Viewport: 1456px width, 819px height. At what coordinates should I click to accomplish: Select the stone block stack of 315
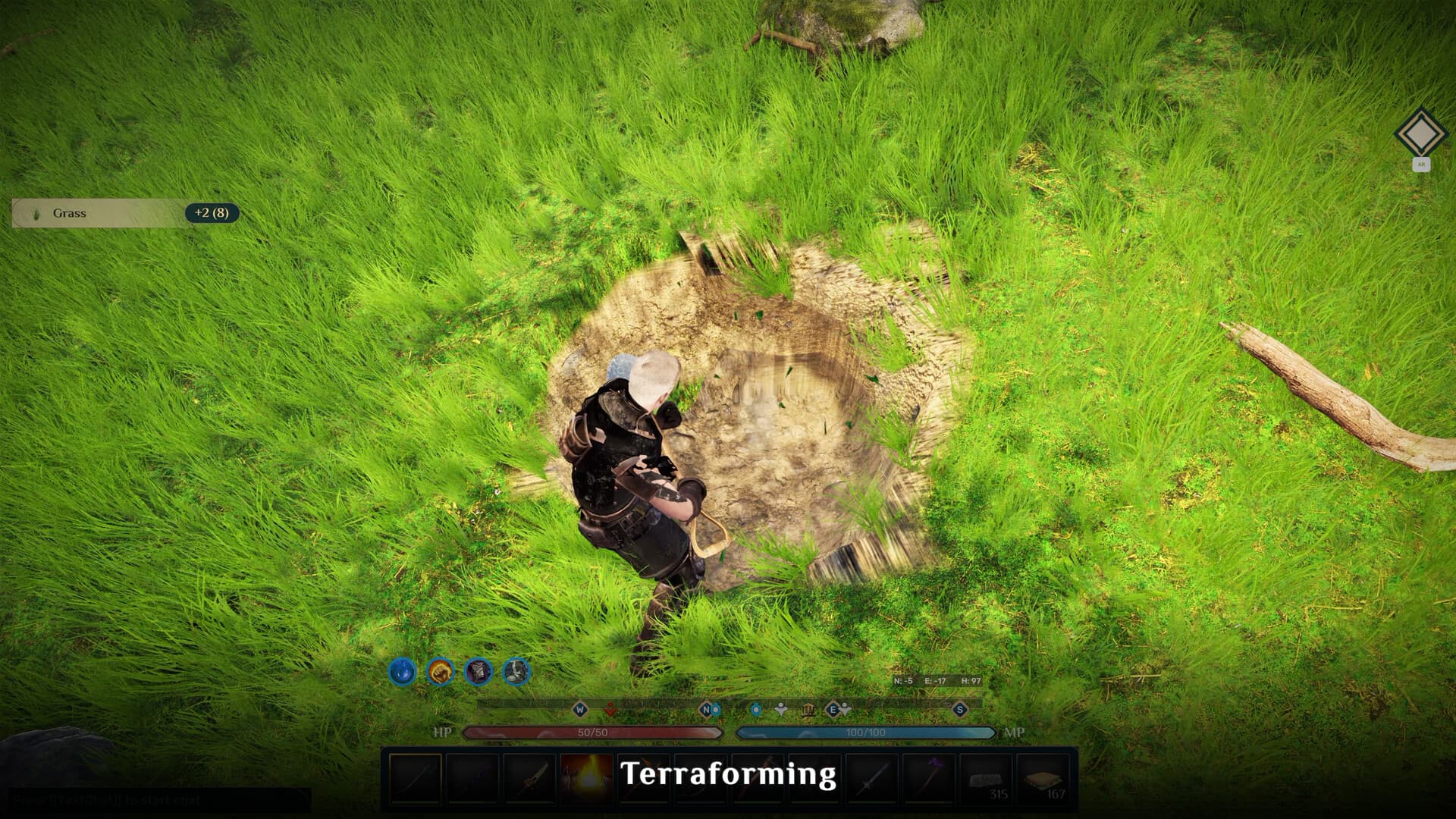pyautogui.click(x=986, y=778)
